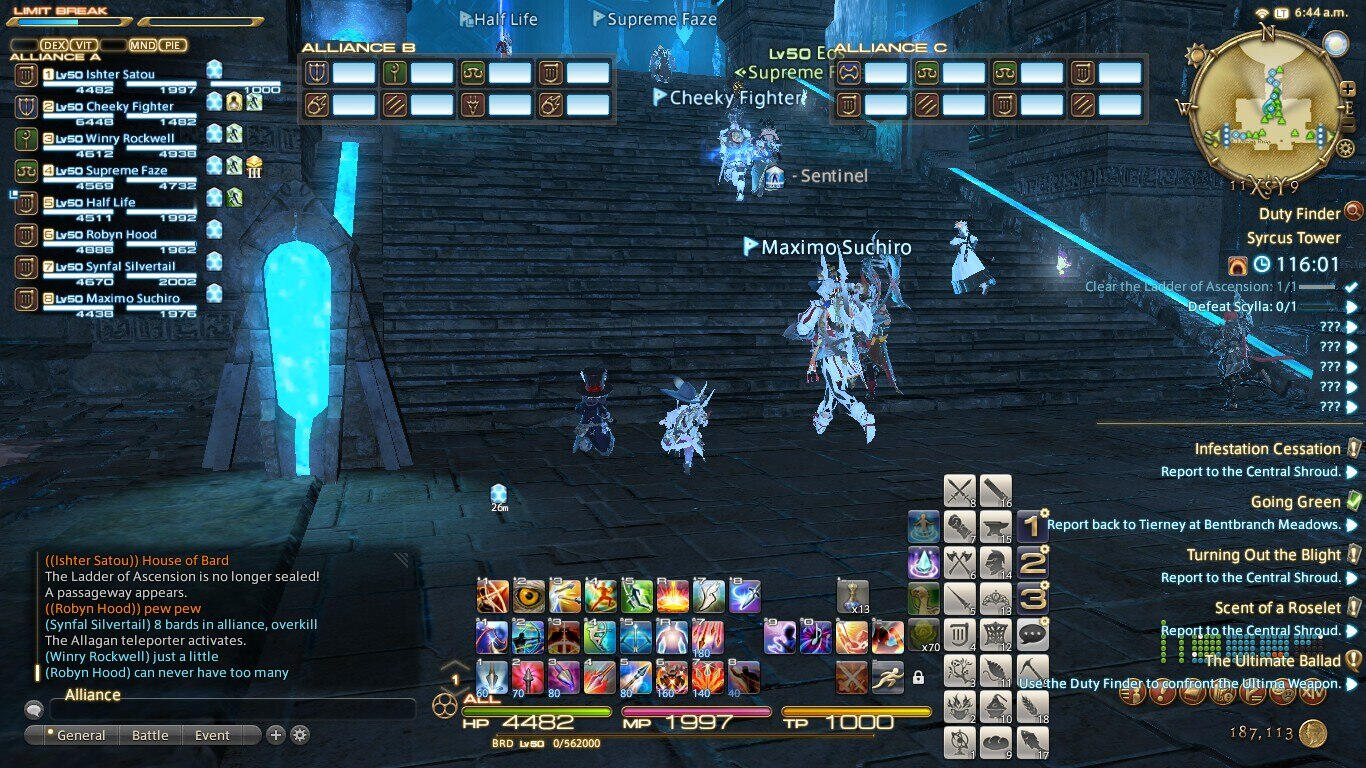Activate the Sprint running-figure ability
This screenshot has width=1366, height=768.
click(887, 677)
